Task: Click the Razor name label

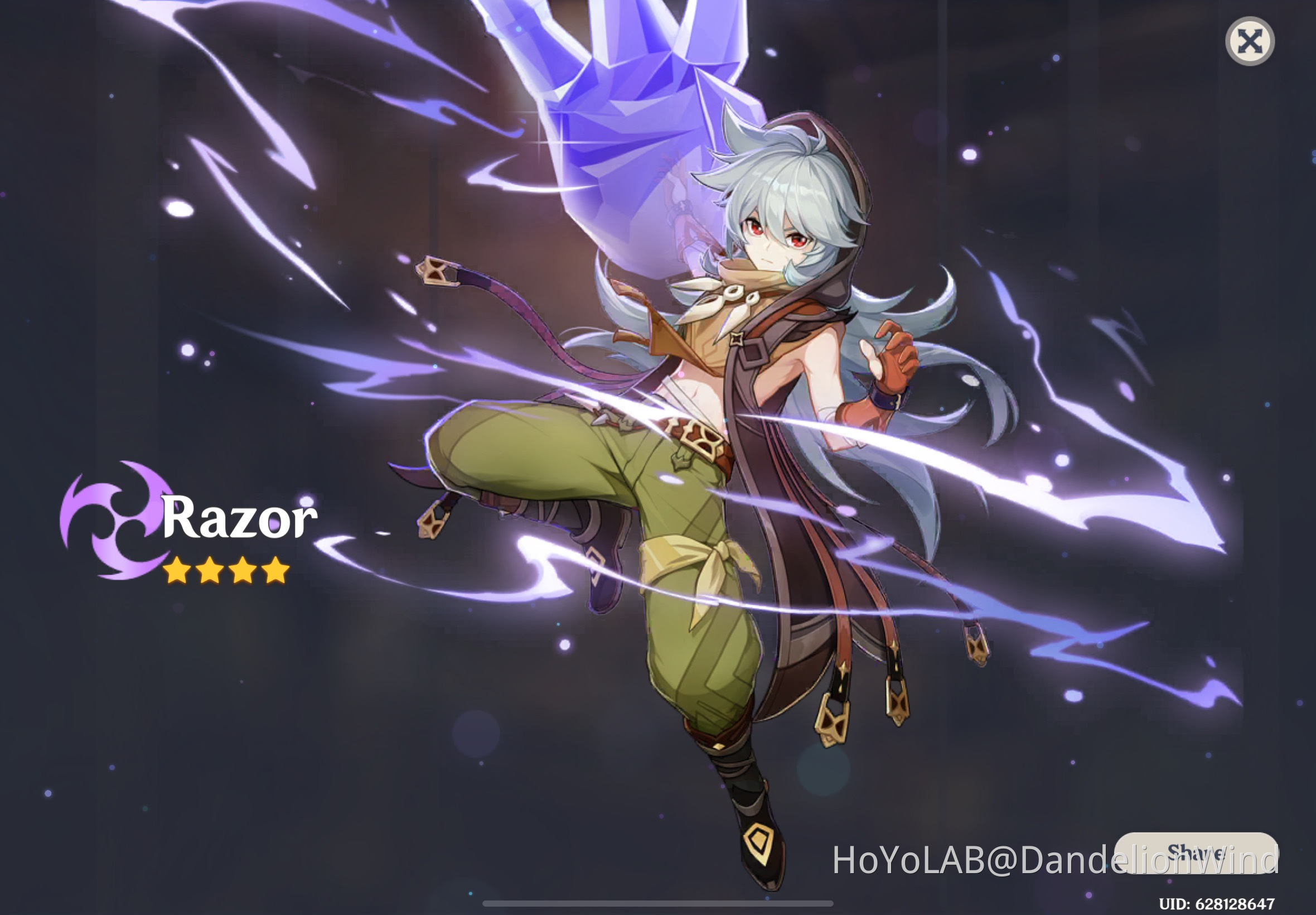Action: [x=236, y=517]
